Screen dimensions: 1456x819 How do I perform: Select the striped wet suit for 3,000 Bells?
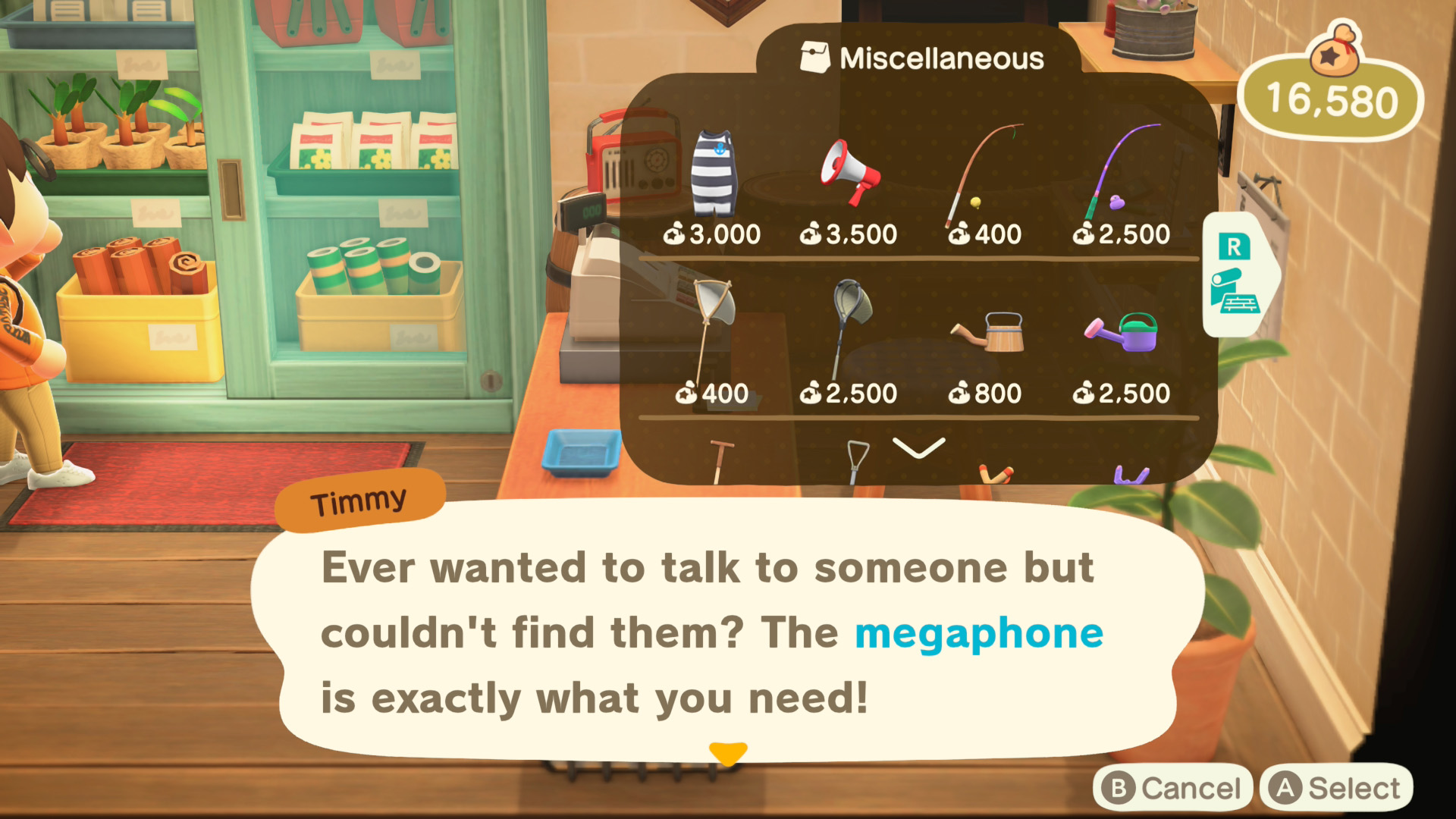pyautogui.click(x=713, y=176)
